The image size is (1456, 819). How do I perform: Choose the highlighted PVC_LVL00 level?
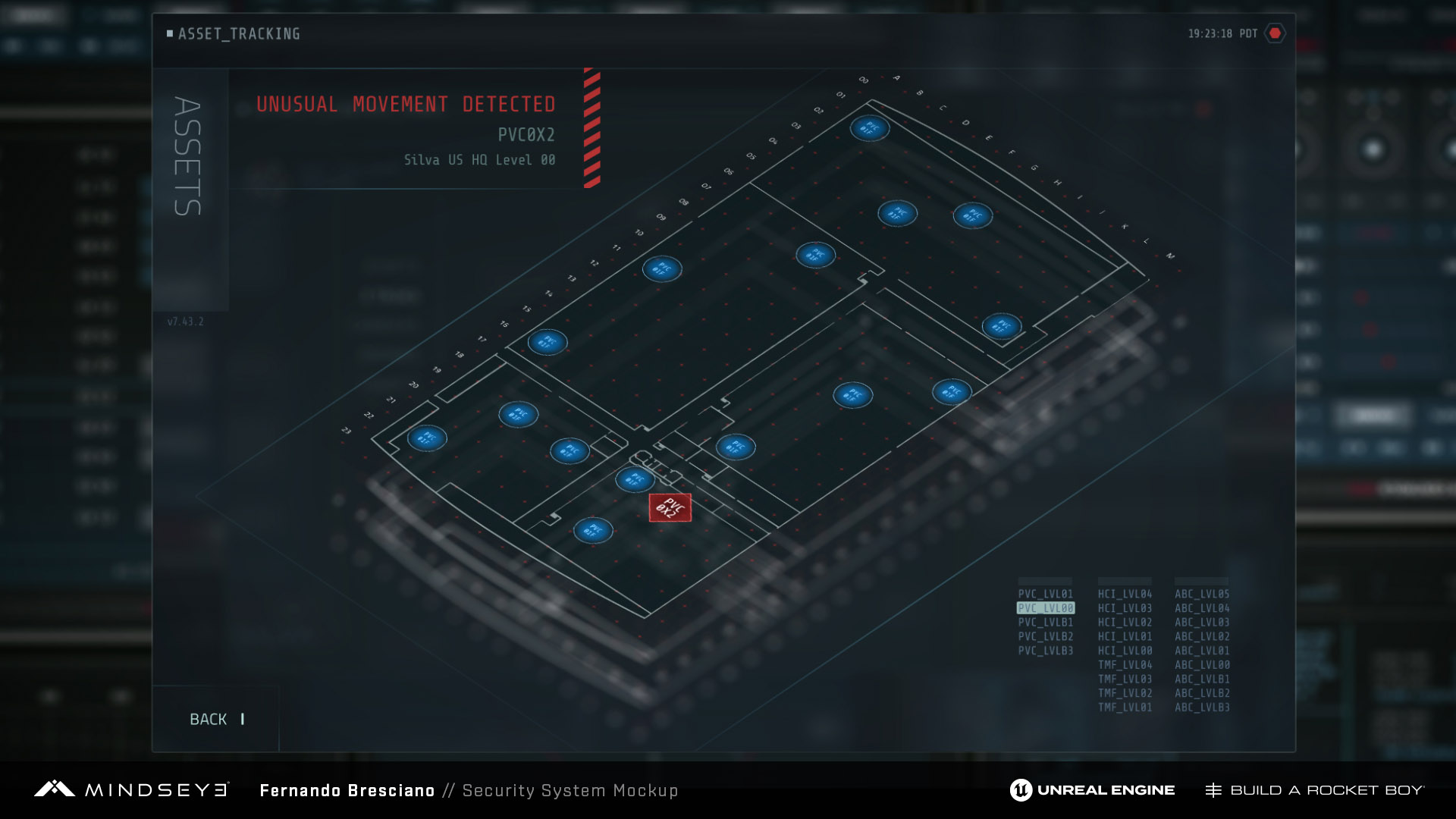1045,608
